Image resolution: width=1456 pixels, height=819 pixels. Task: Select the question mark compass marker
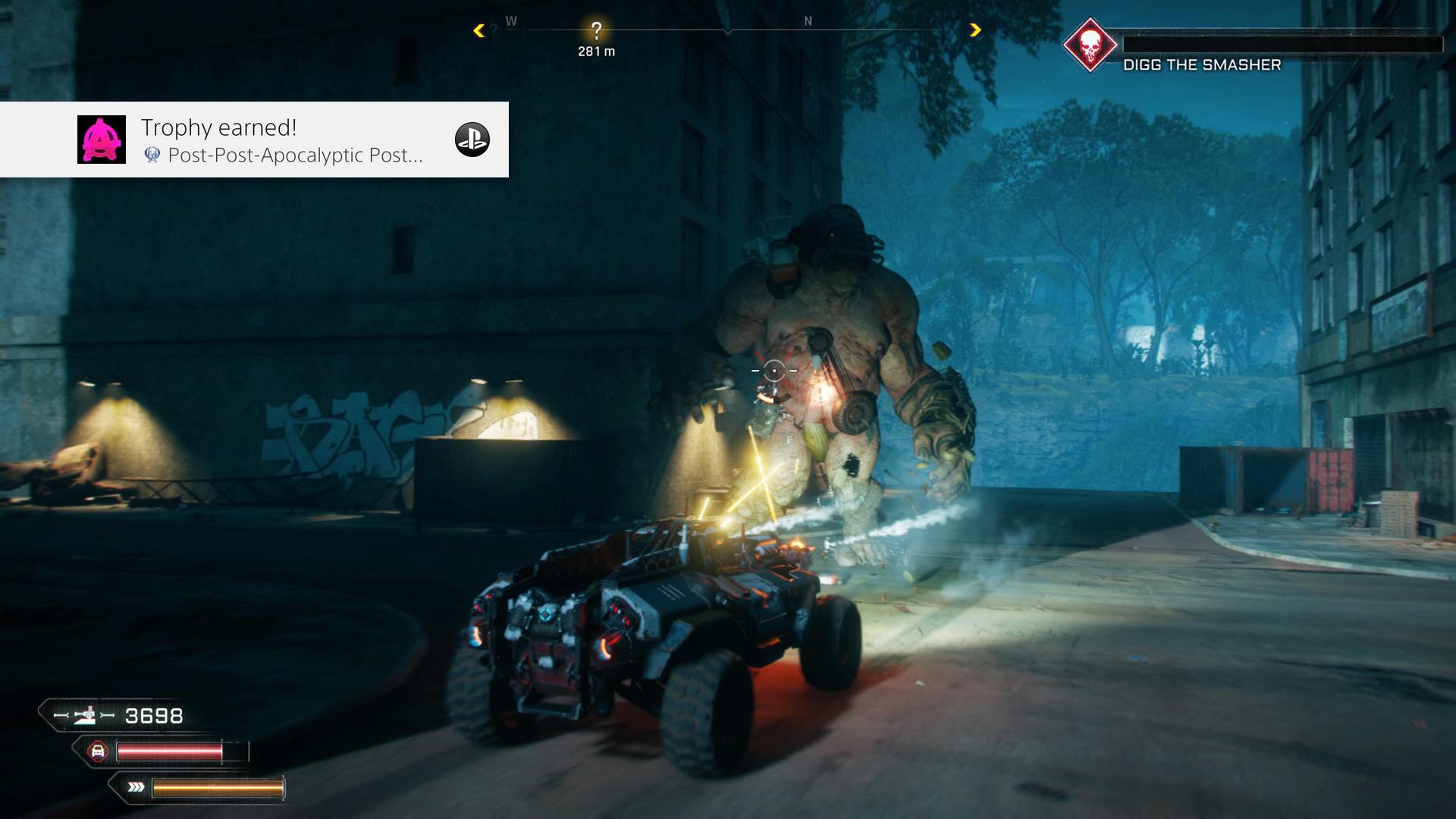(596, 30)
